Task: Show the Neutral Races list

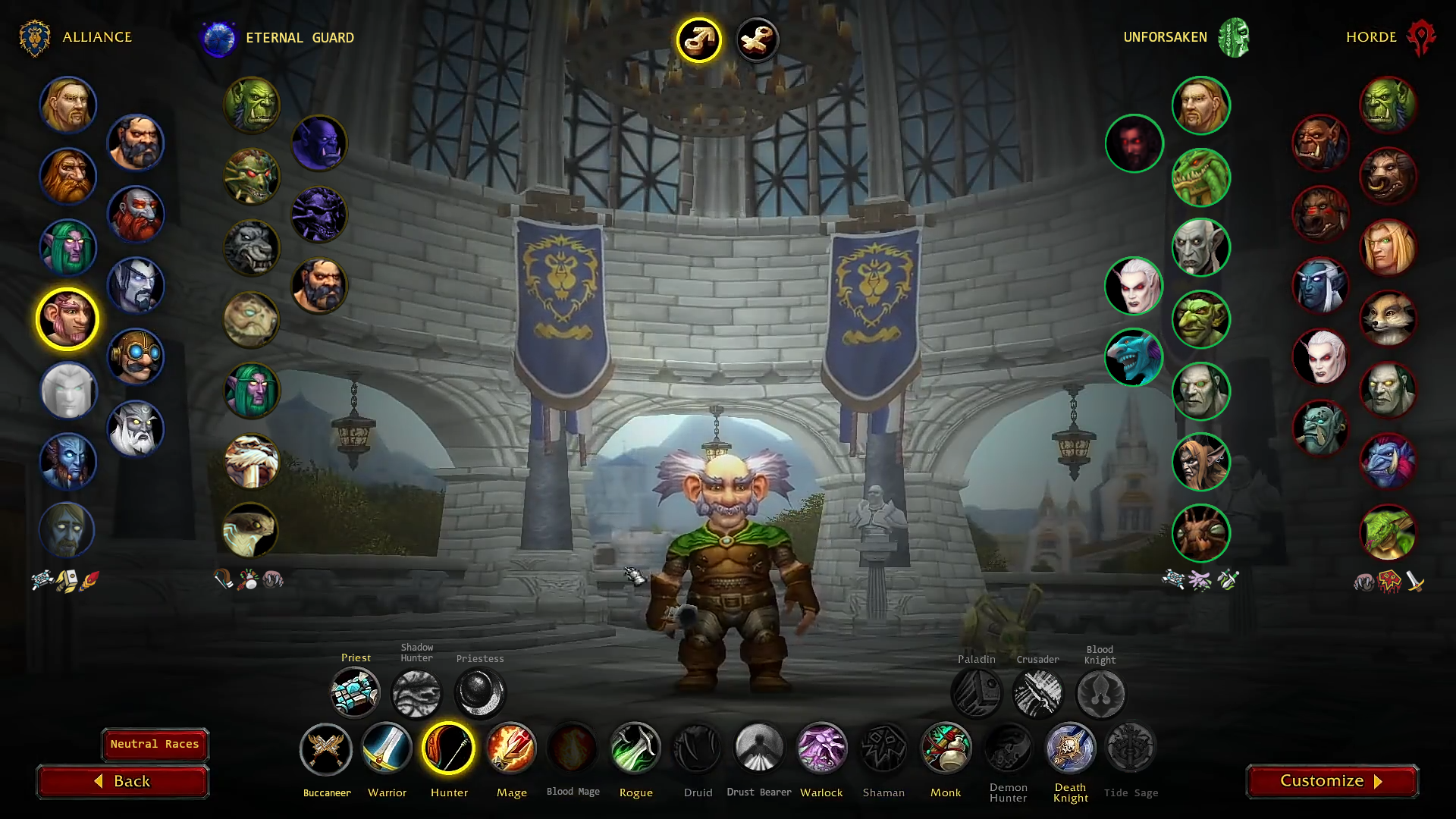Action: click(155, 744)
